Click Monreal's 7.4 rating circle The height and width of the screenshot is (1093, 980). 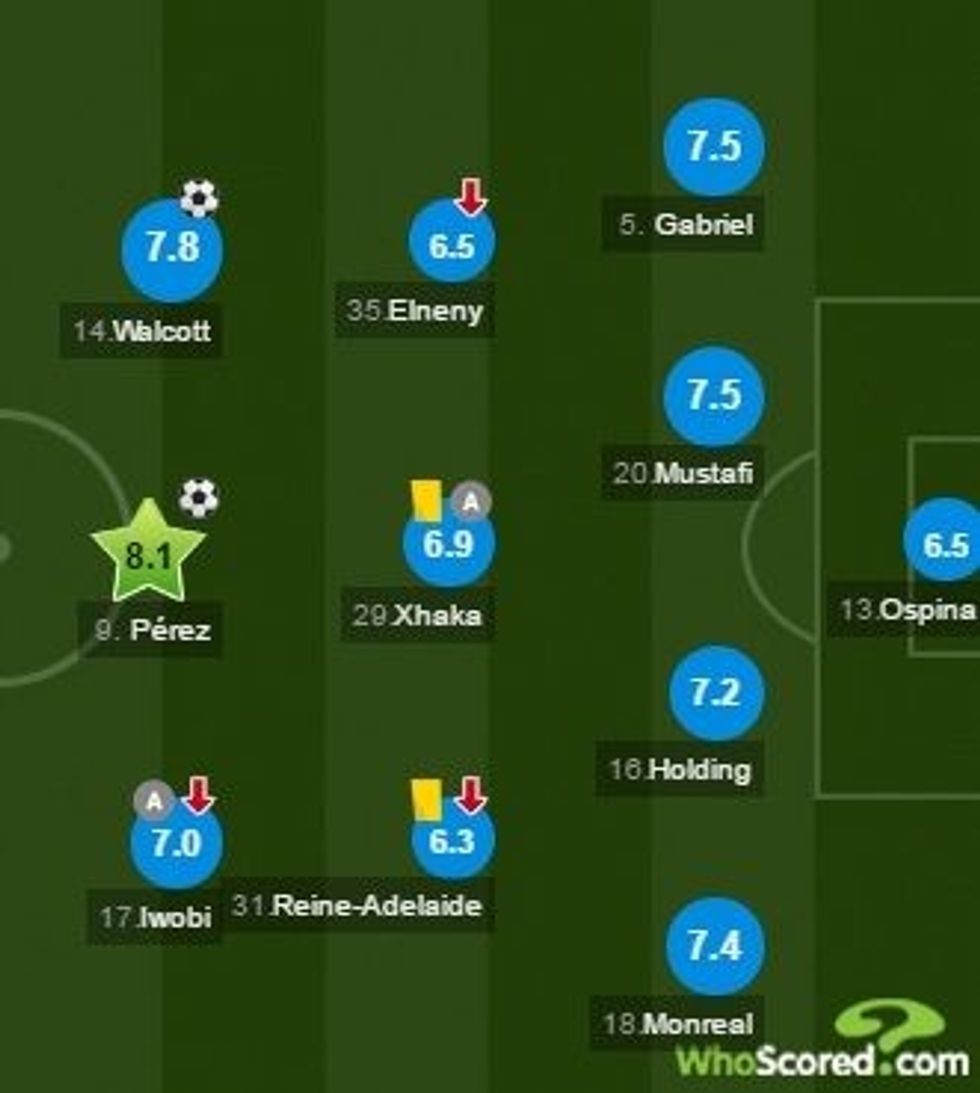[x=715, y=946]
